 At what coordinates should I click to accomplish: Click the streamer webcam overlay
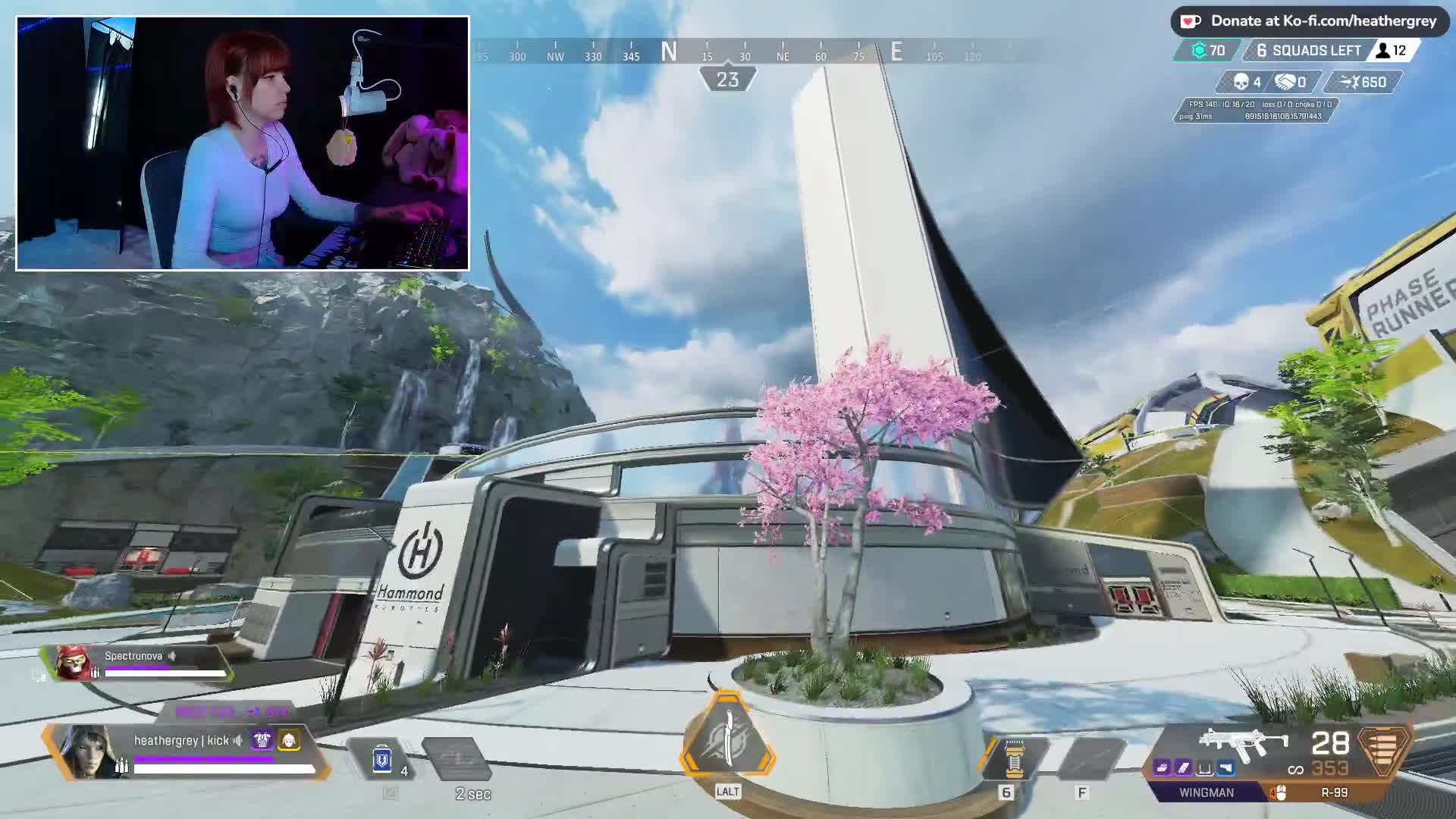pyautogui.click(x=243, y=143)
